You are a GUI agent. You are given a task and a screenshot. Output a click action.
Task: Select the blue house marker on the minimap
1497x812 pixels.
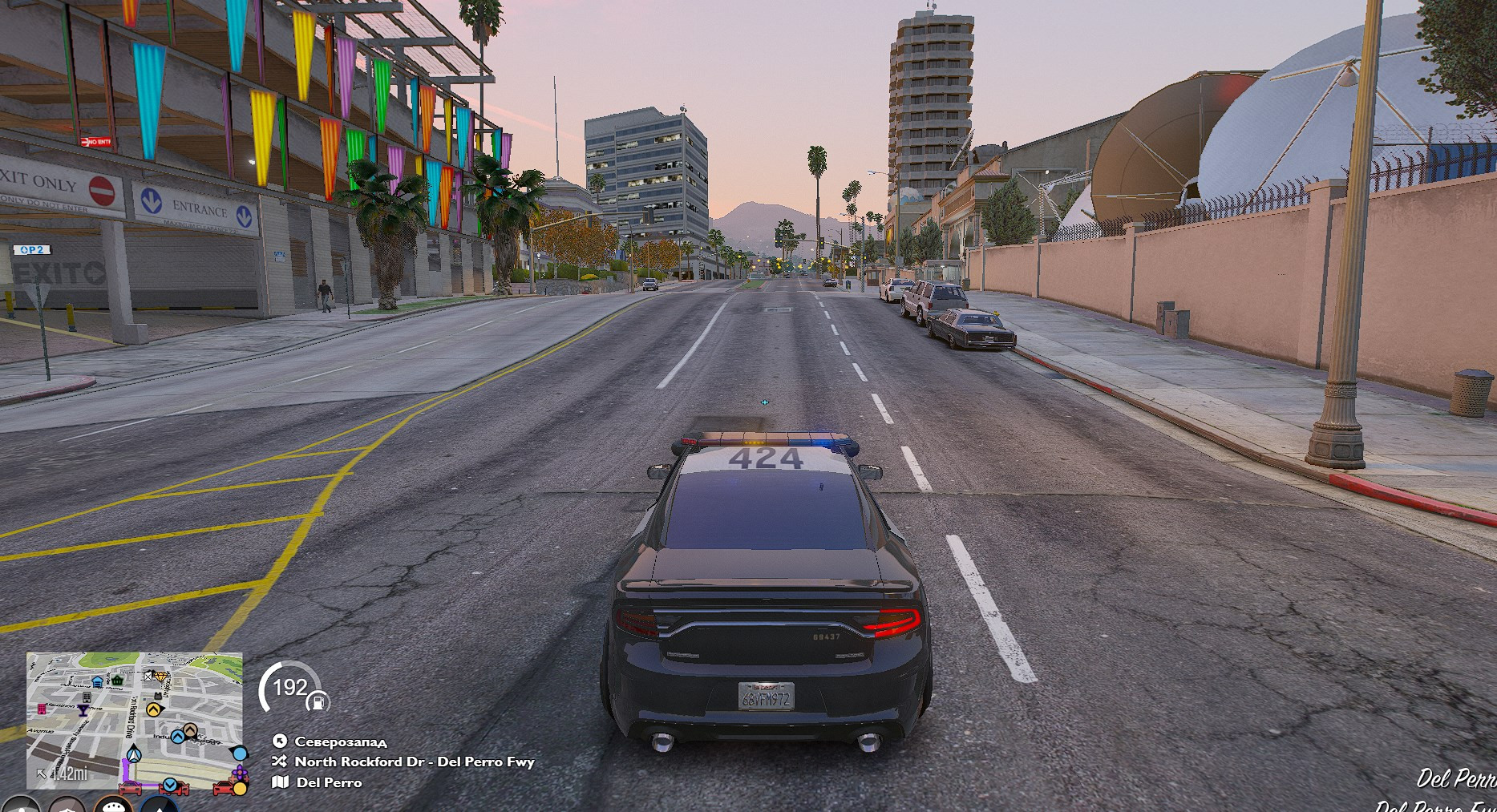[x=97, y=681]
